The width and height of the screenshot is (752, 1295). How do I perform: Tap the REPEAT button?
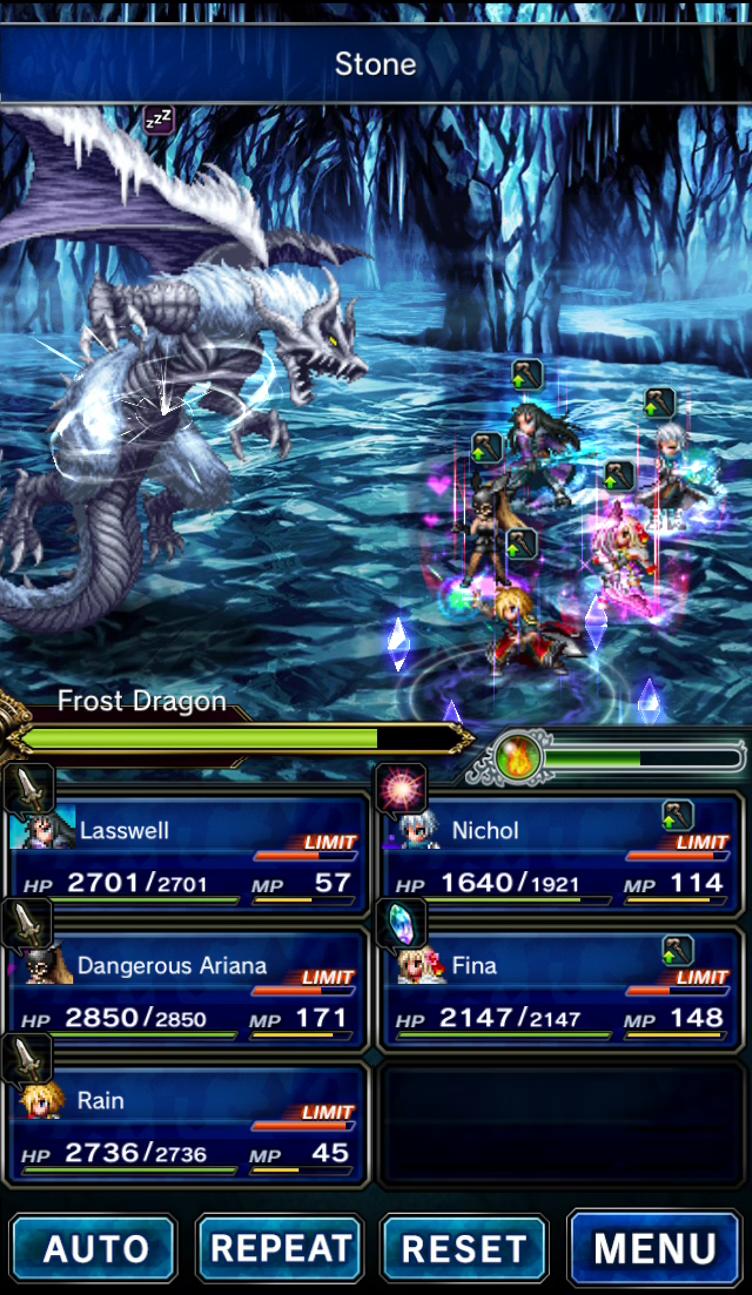pyautogui.click(x=280, y=1248)
